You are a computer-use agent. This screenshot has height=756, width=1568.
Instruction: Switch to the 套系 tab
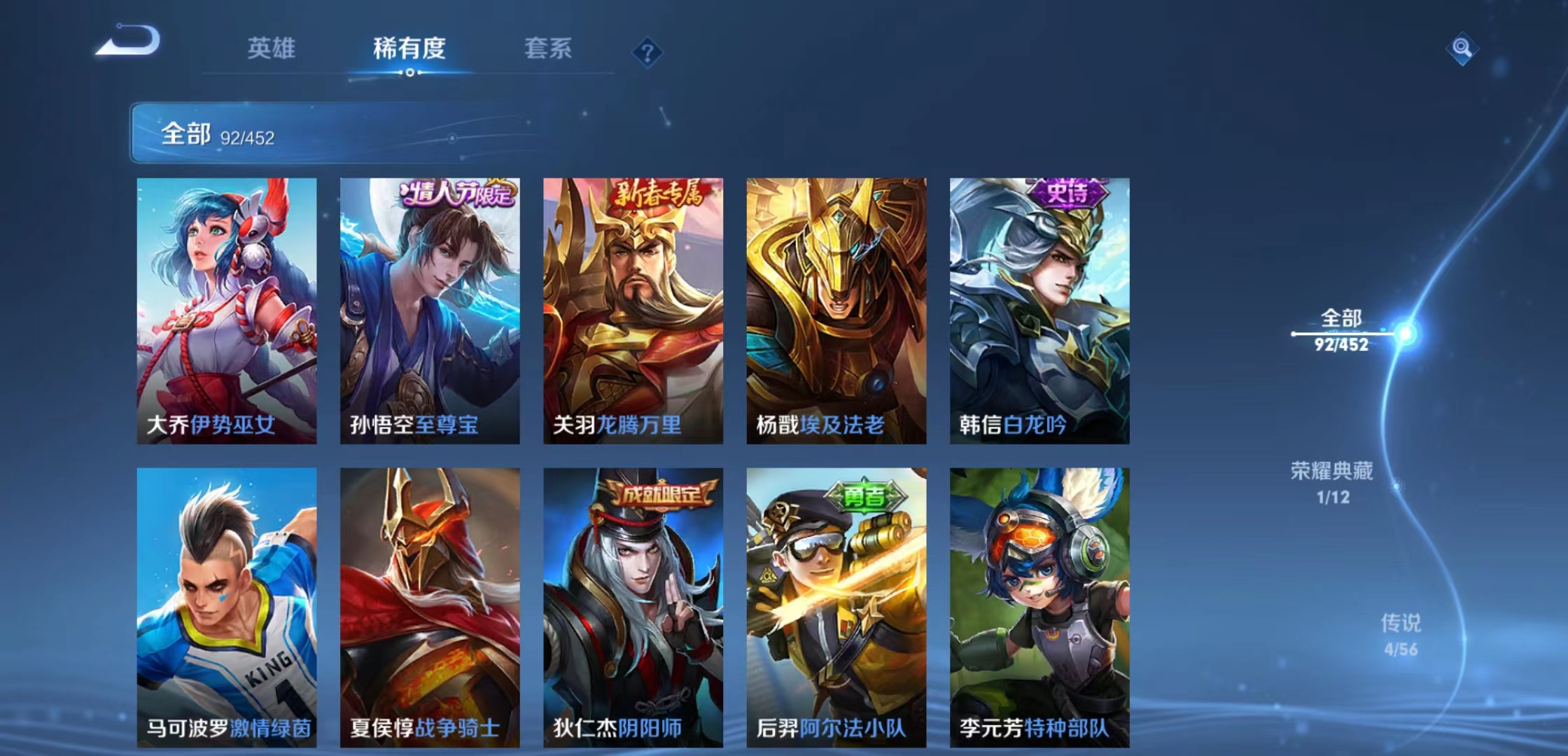549,49
